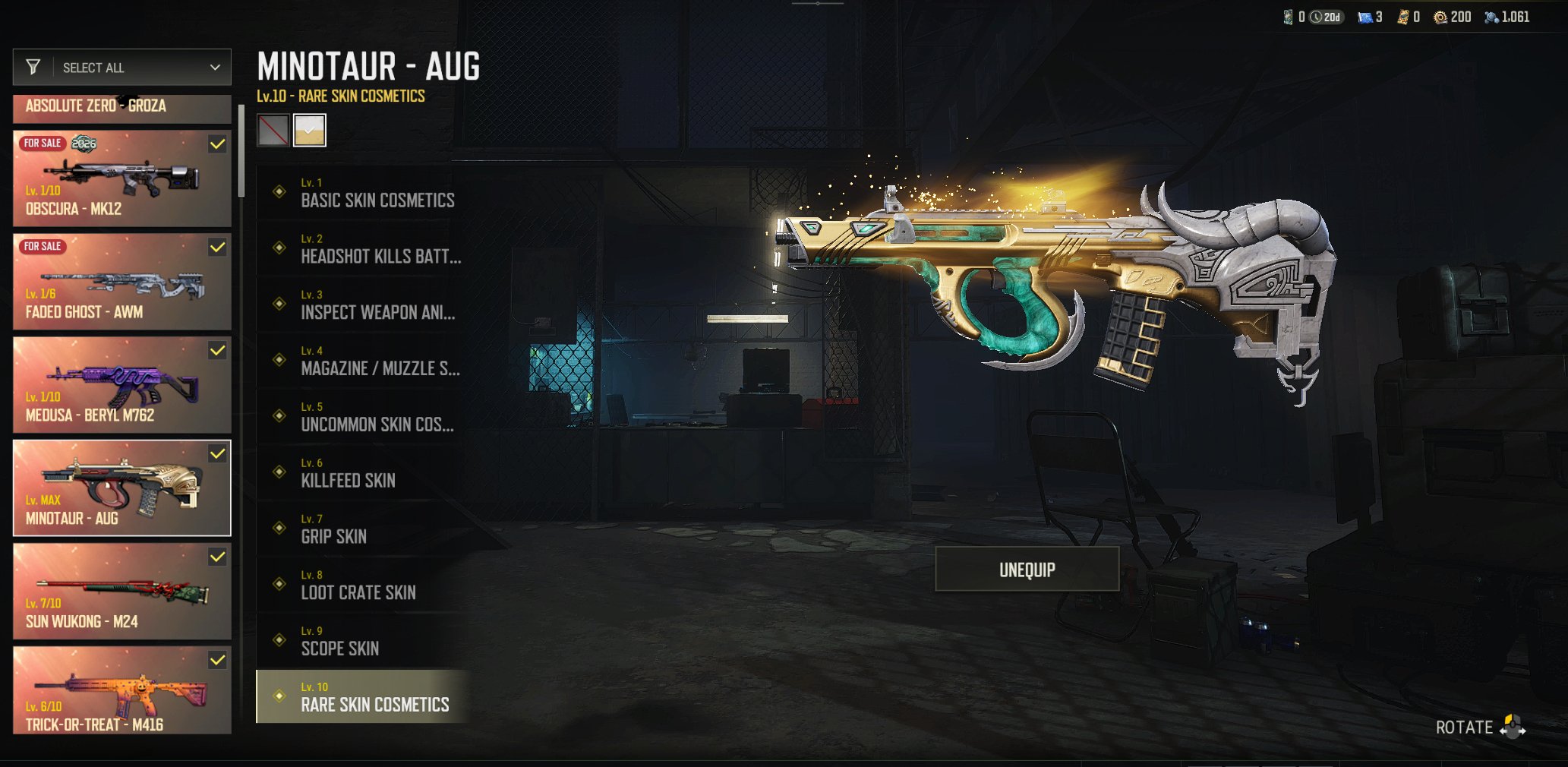View Lv. 3 Inspect Weapon Animation
Screen dimensions: 1568x767
click(x=363, y=305)
